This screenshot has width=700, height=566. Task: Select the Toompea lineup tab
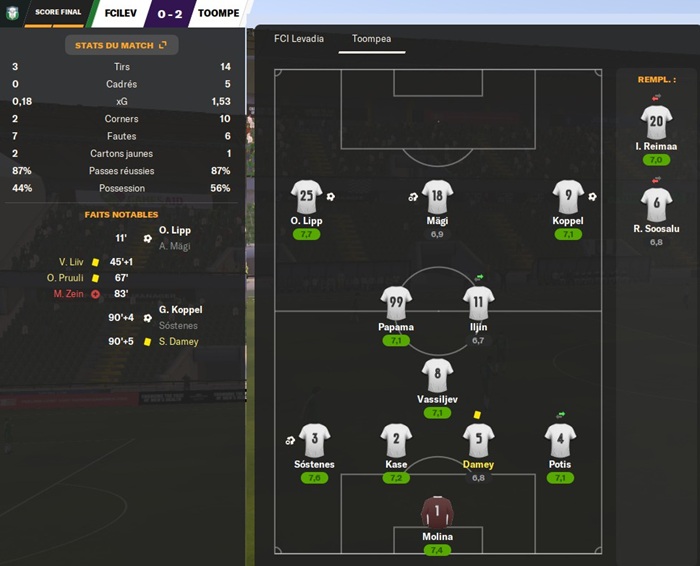pyautogui.click(x=364, y=40)
